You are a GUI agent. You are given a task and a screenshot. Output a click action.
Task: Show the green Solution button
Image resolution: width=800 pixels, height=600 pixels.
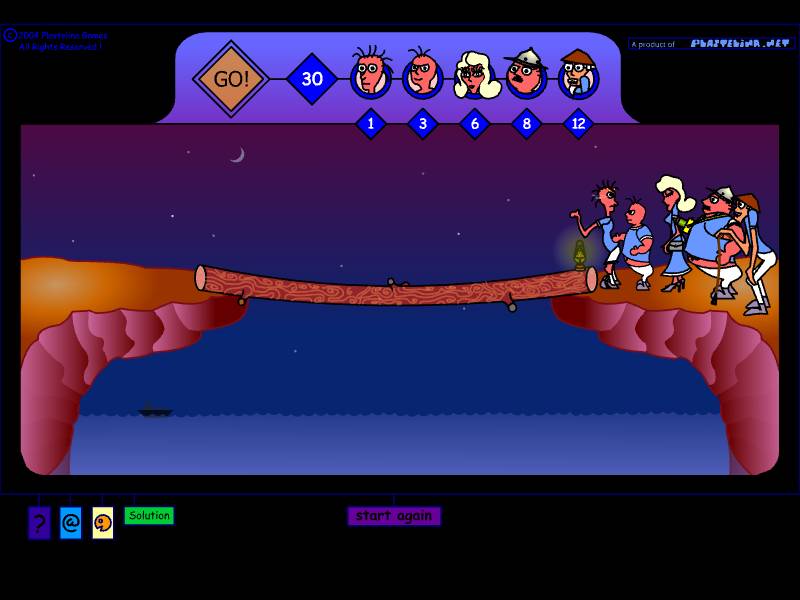149,516
